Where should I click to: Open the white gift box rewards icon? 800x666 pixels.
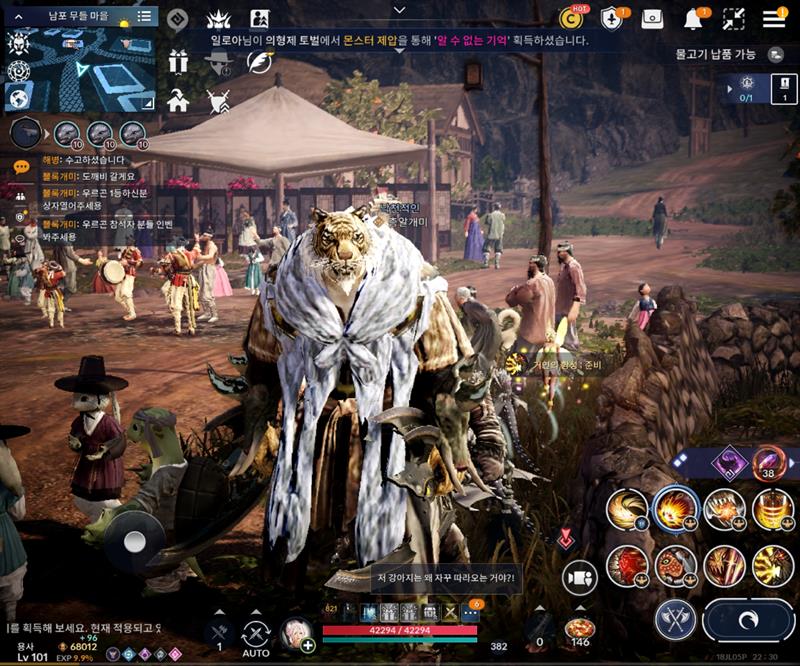pyautogui.click(x=178, y=61)
